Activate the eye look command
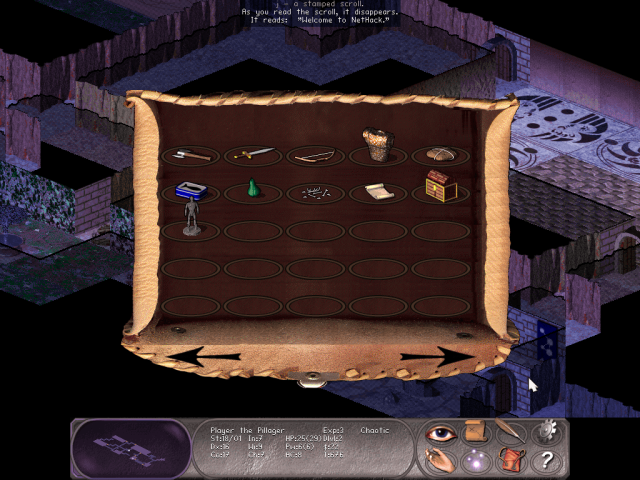This screenshot has height=480, width=640. [x=440, y=434]
